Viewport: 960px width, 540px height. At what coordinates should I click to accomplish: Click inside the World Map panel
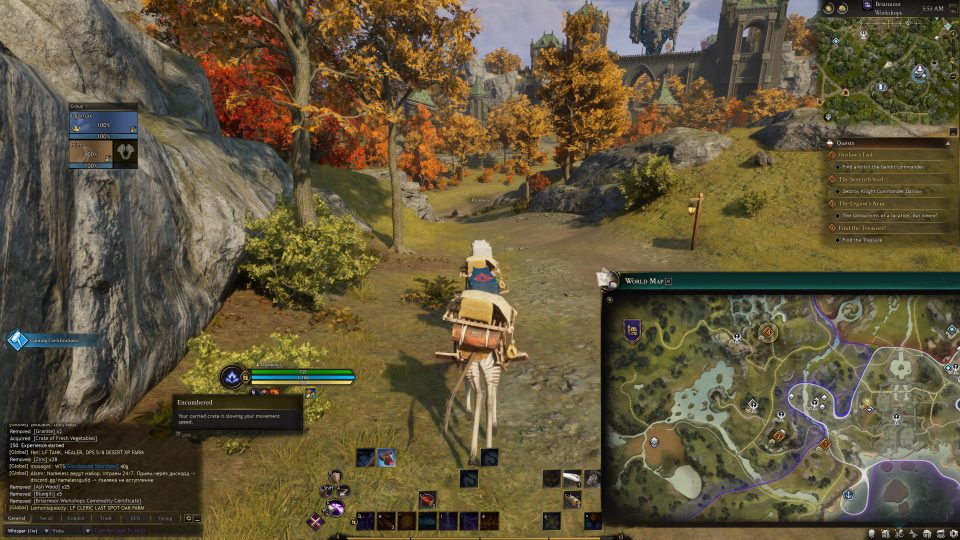780,410
